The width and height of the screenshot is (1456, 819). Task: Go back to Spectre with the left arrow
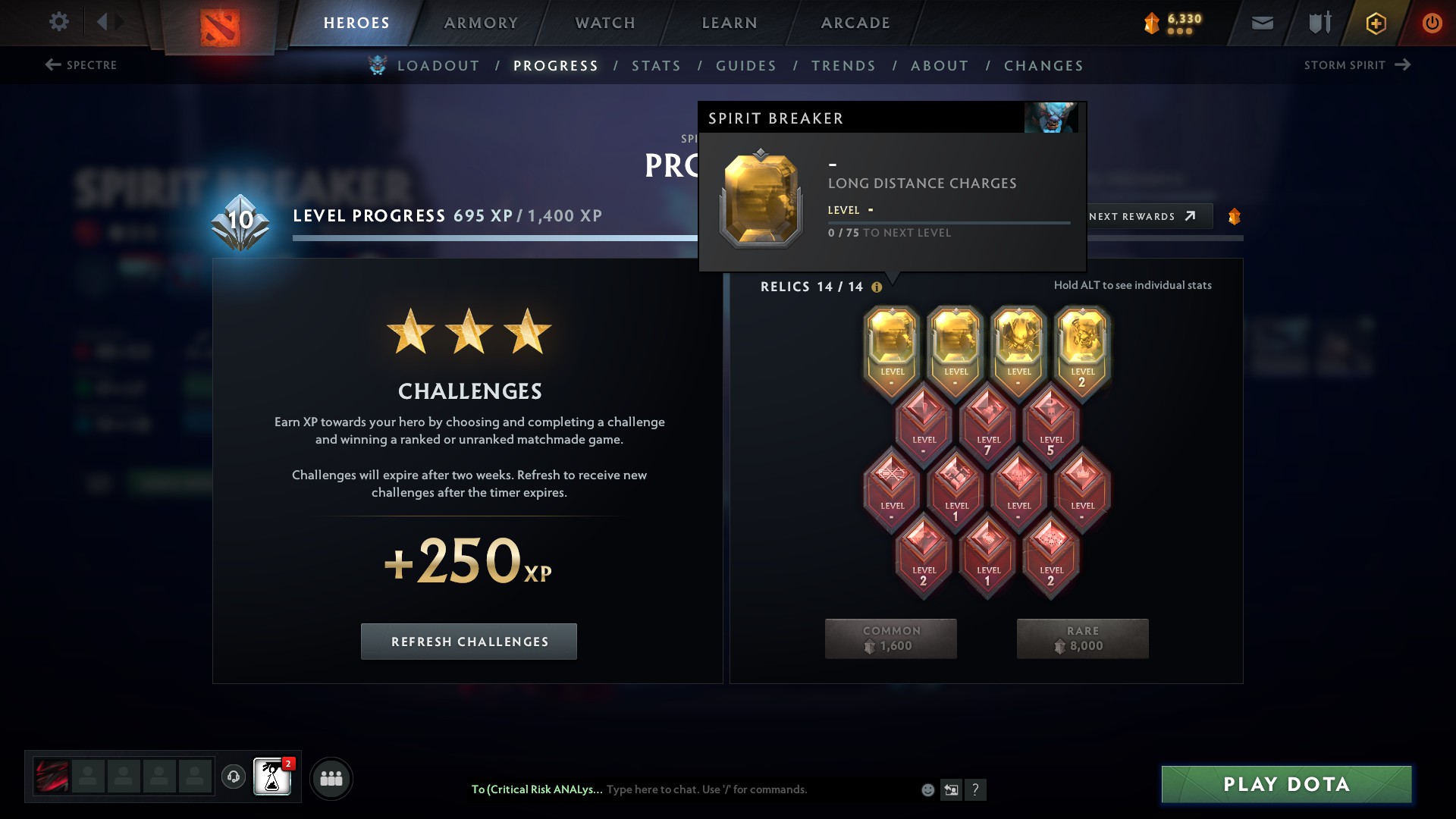[x=52, y=64]
